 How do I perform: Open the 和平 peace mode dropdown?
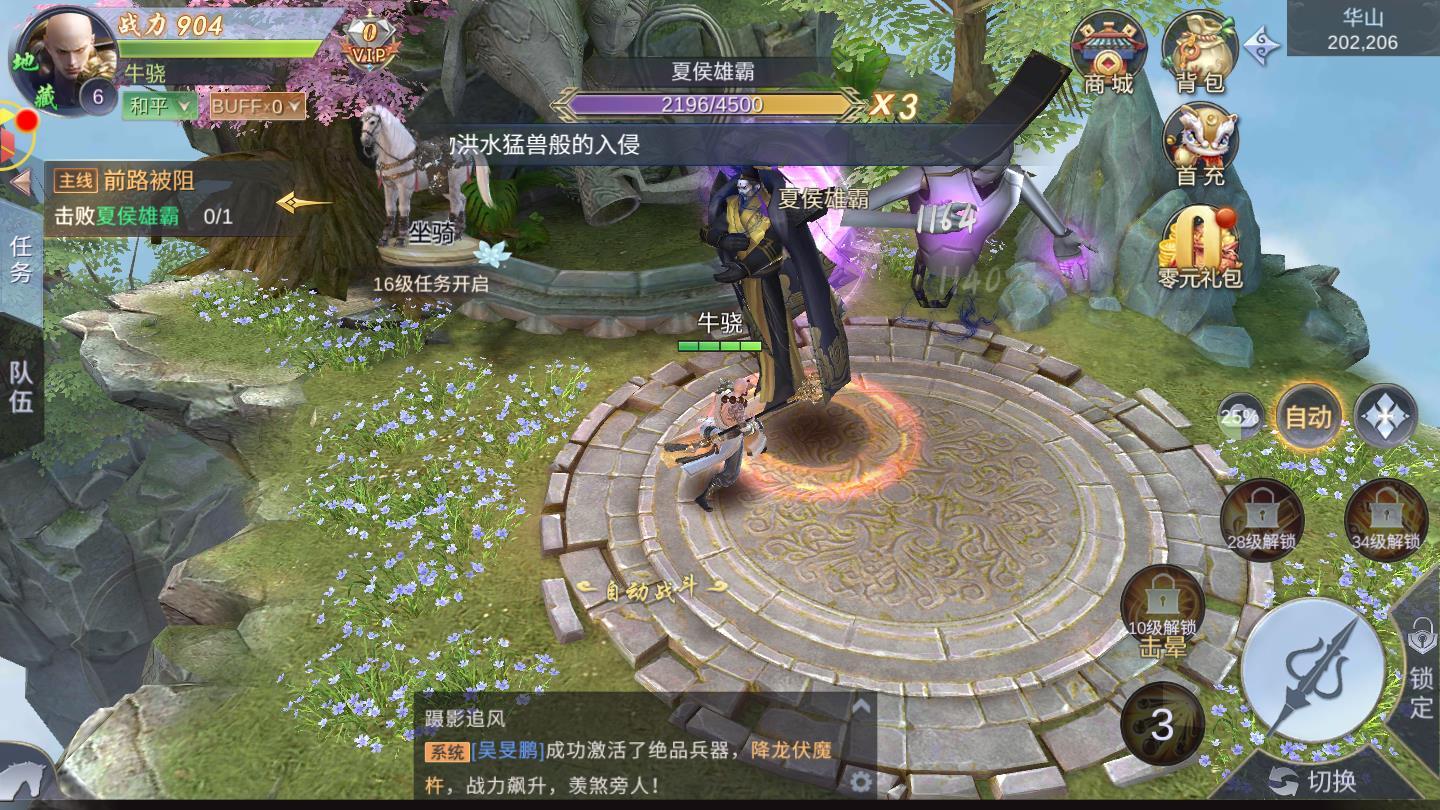pos(160,103)
